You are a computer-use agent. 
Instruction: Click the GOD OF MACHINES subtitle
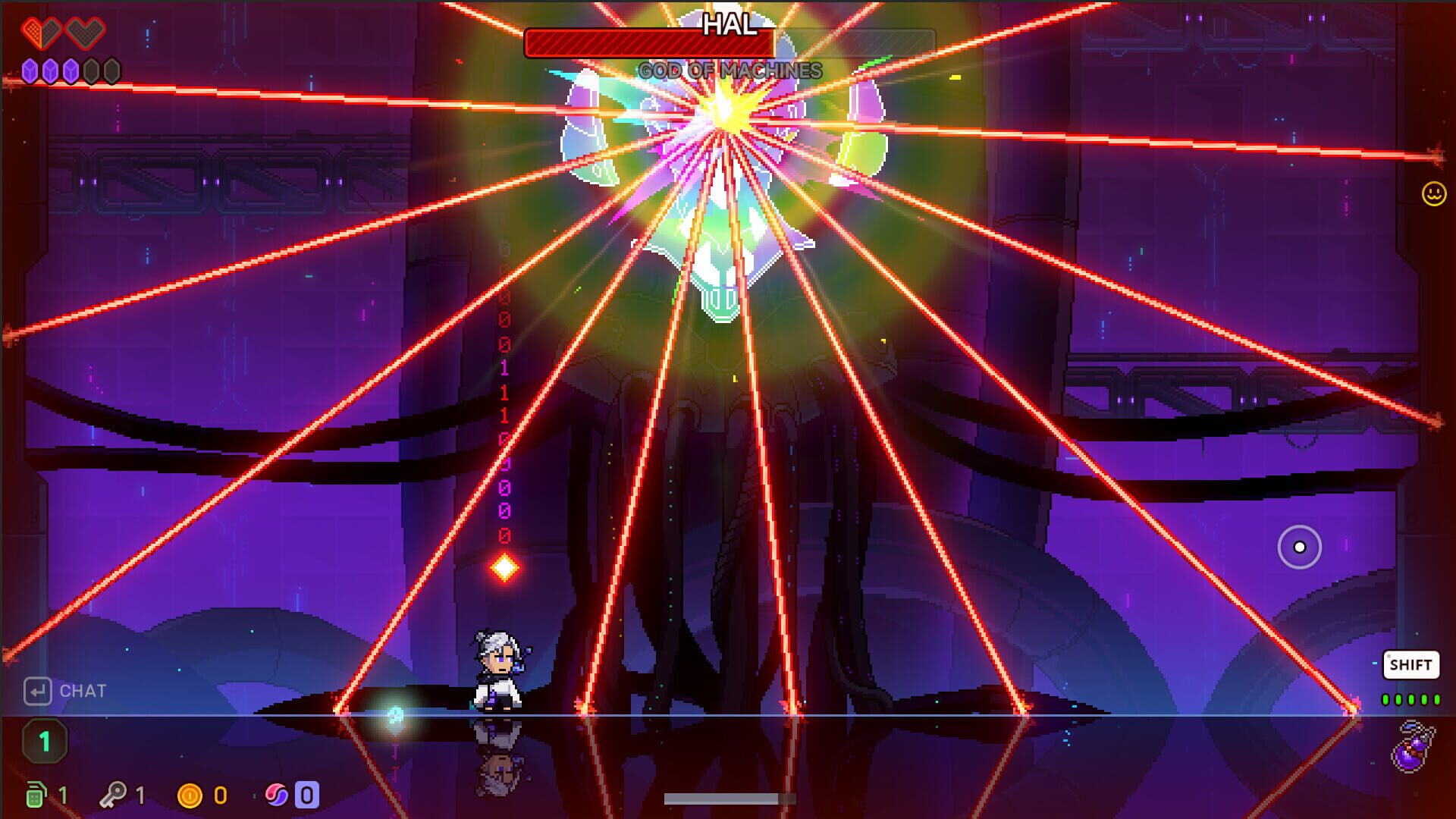[728, 71]
